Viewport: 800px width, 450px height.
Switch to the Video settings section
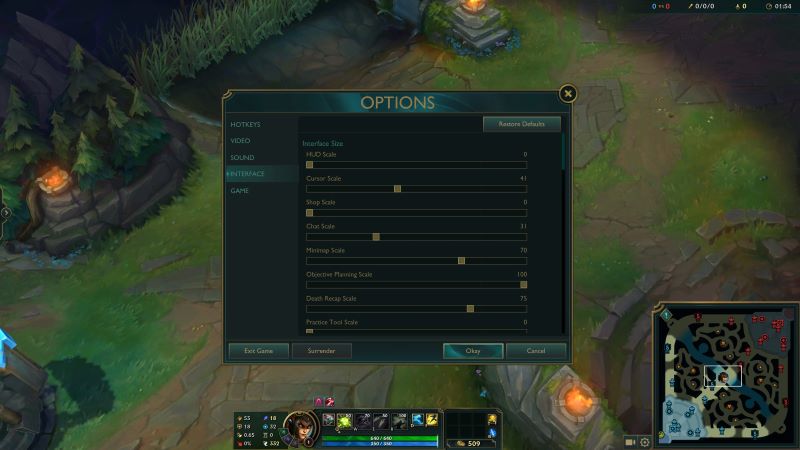(241, 141)
